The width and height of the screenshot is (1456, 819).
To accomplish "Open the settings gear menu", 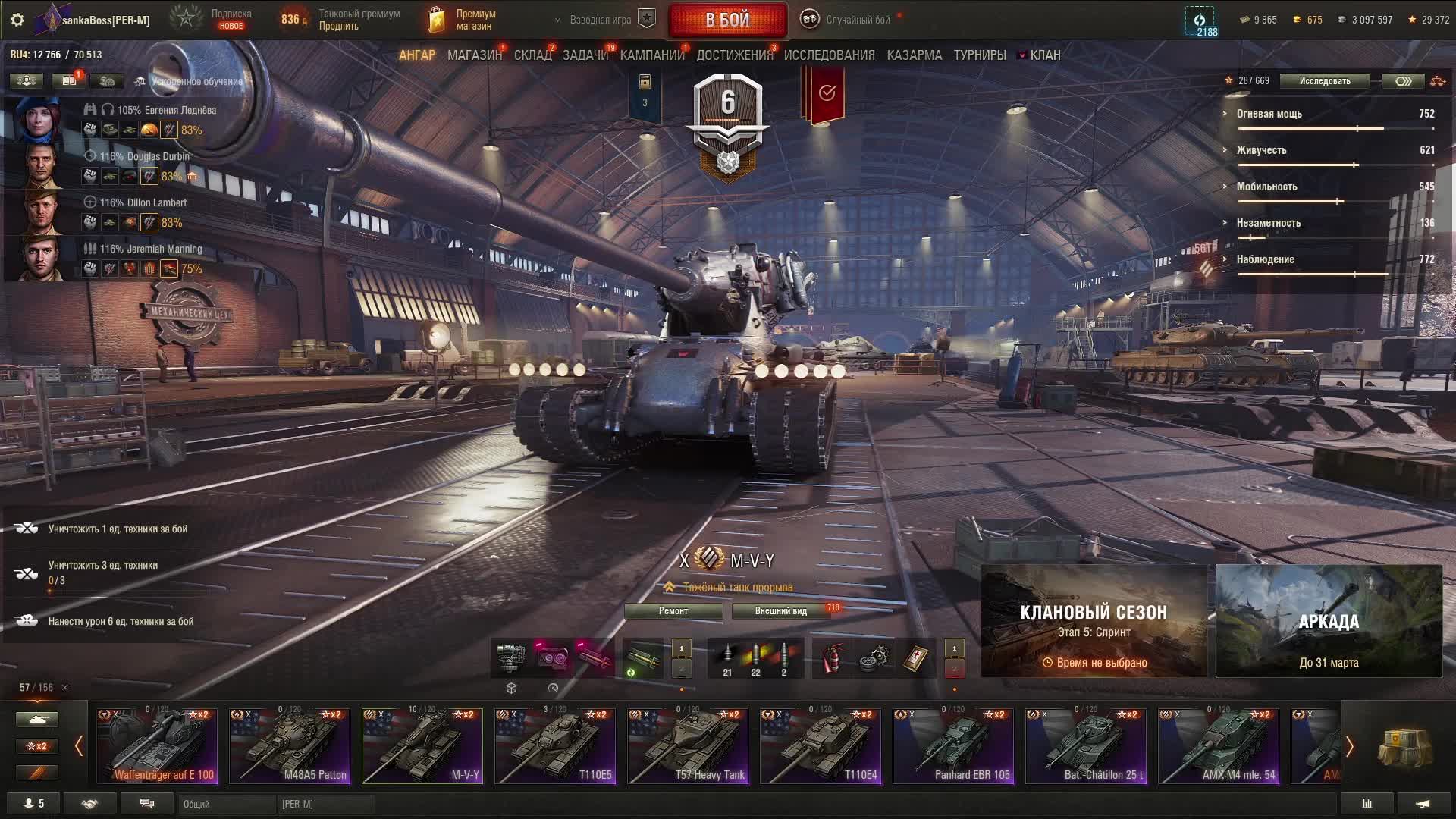I will pyautogui.click(x=17, y=20).
